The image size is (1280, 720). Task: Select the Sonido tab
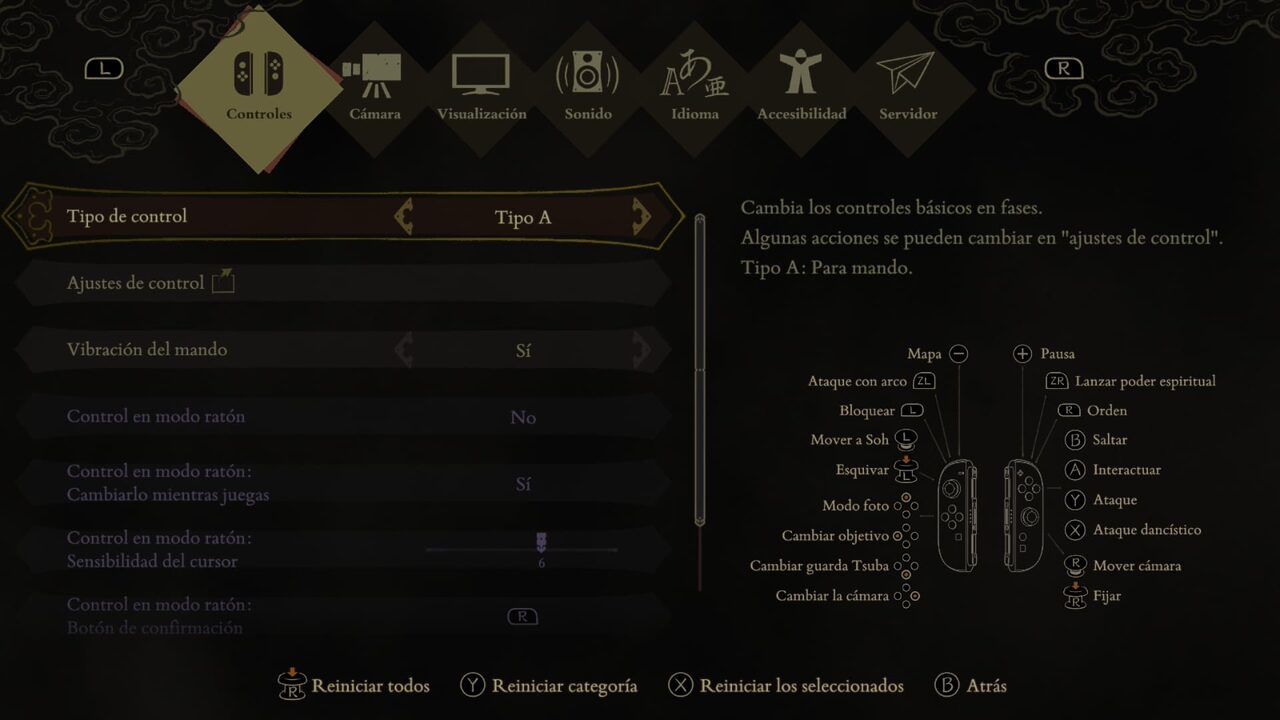[x=588, y=88]
